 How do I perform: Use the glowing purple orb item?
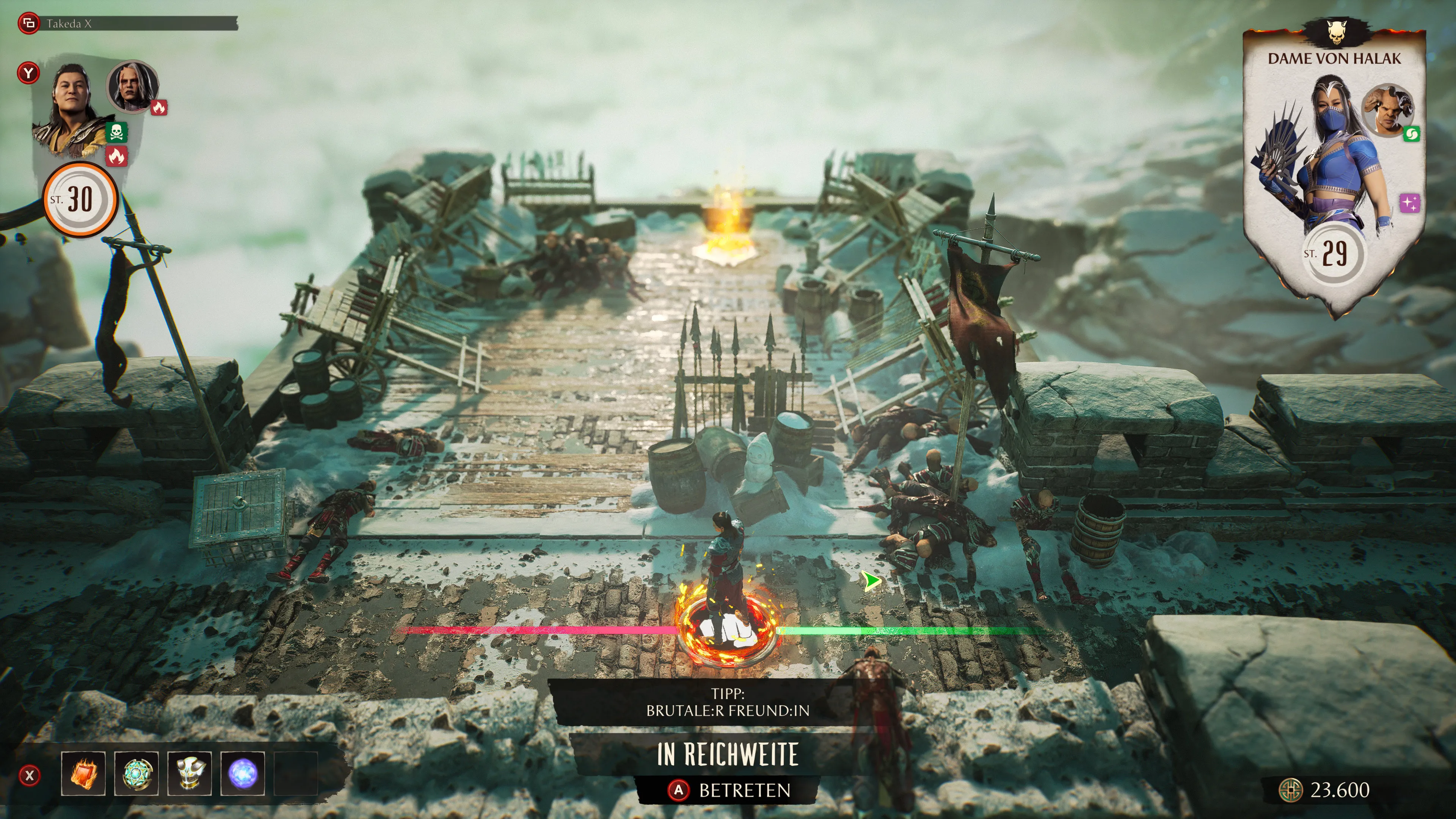[x=242, y=773]
